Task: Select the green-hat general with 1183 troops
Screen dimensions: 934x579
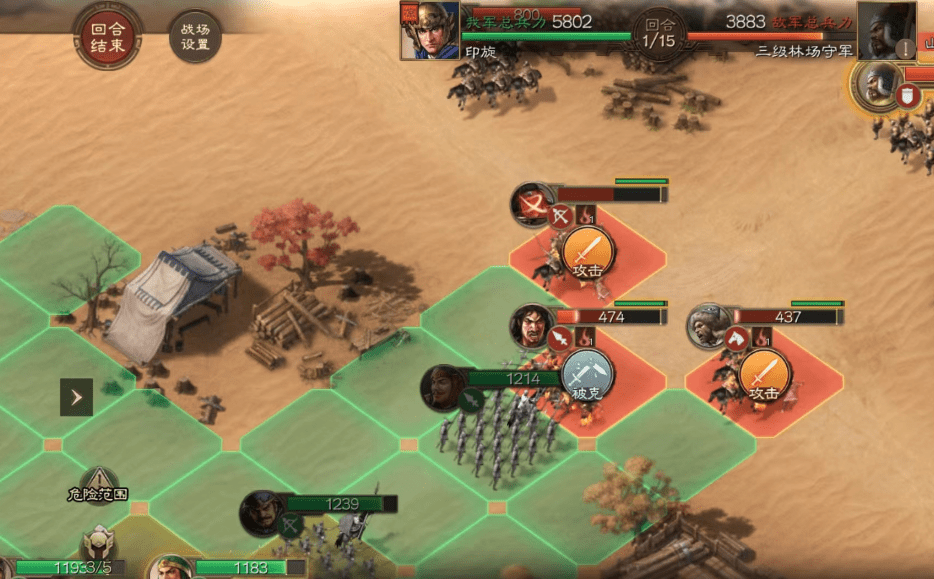Action: (170, 568)
